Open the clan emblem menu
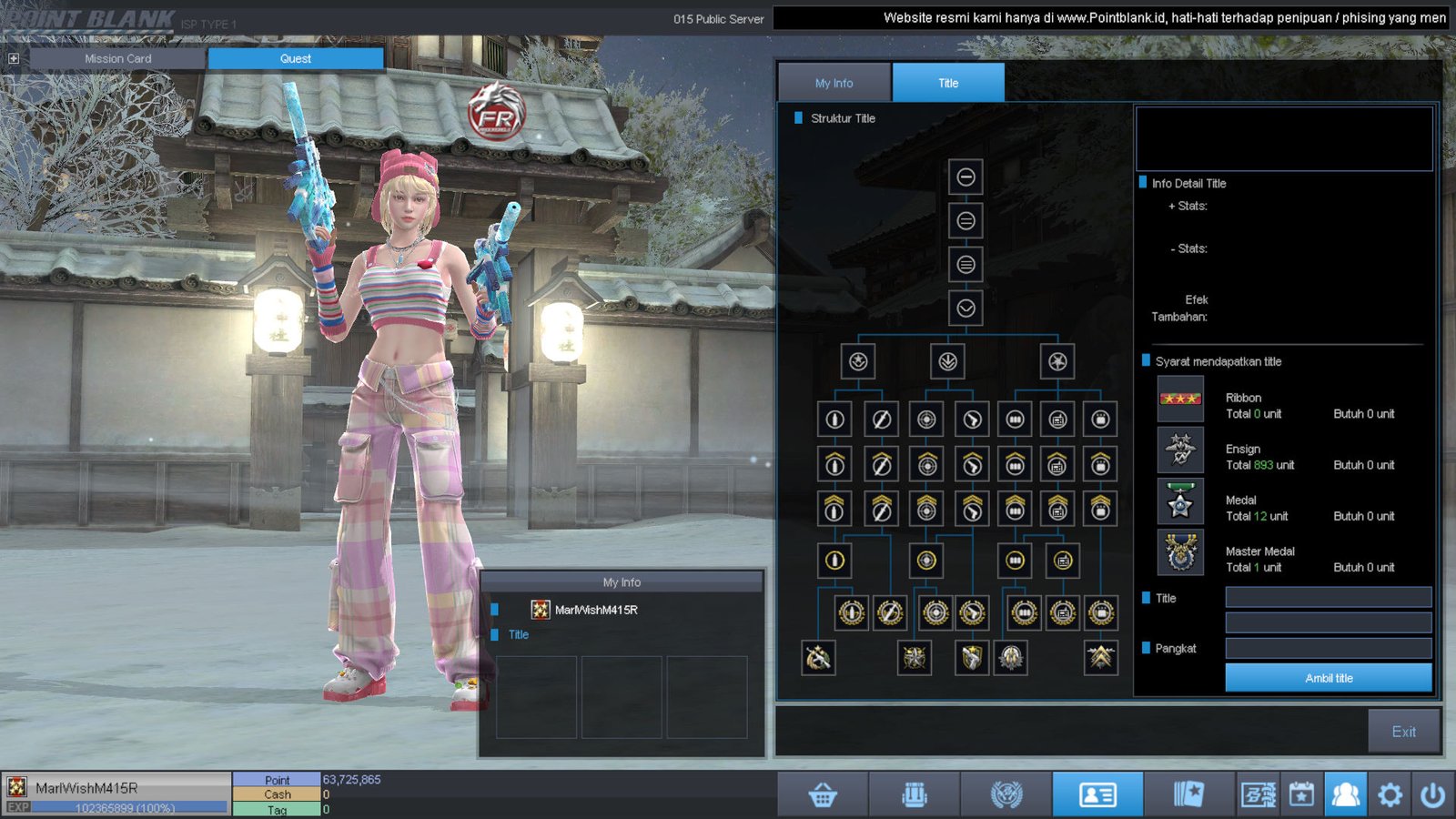 (1006, 795)
